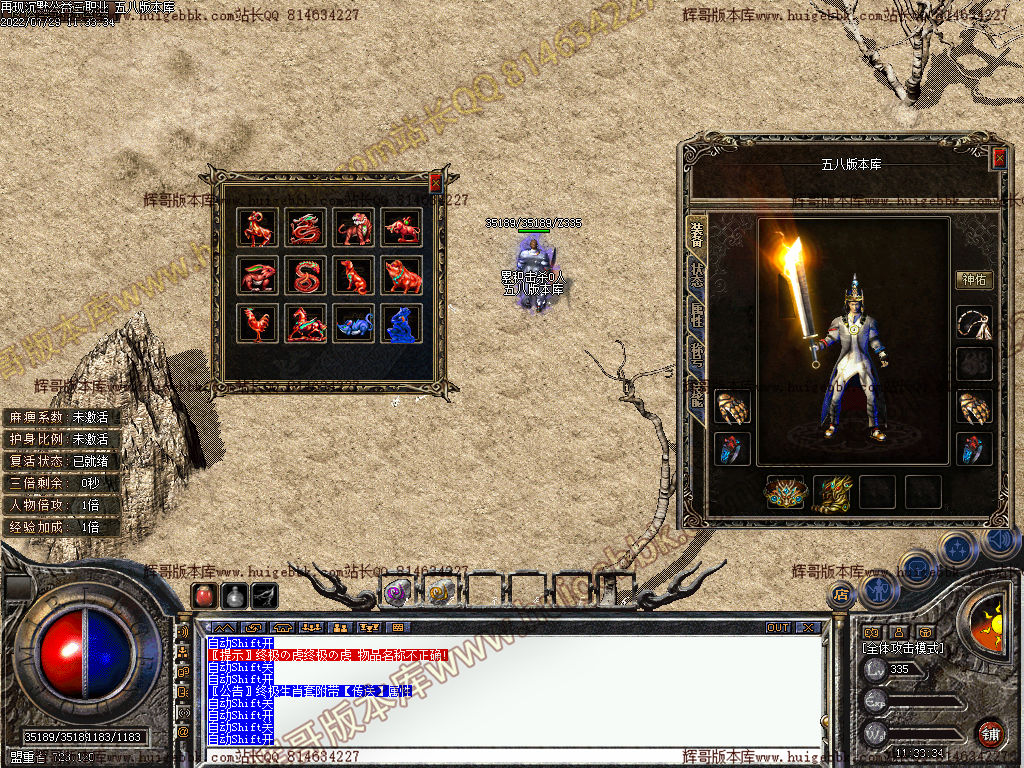Choose the red tiger zodiac slot
Screen dimensions: 1024x768
(x=355, y=228)
